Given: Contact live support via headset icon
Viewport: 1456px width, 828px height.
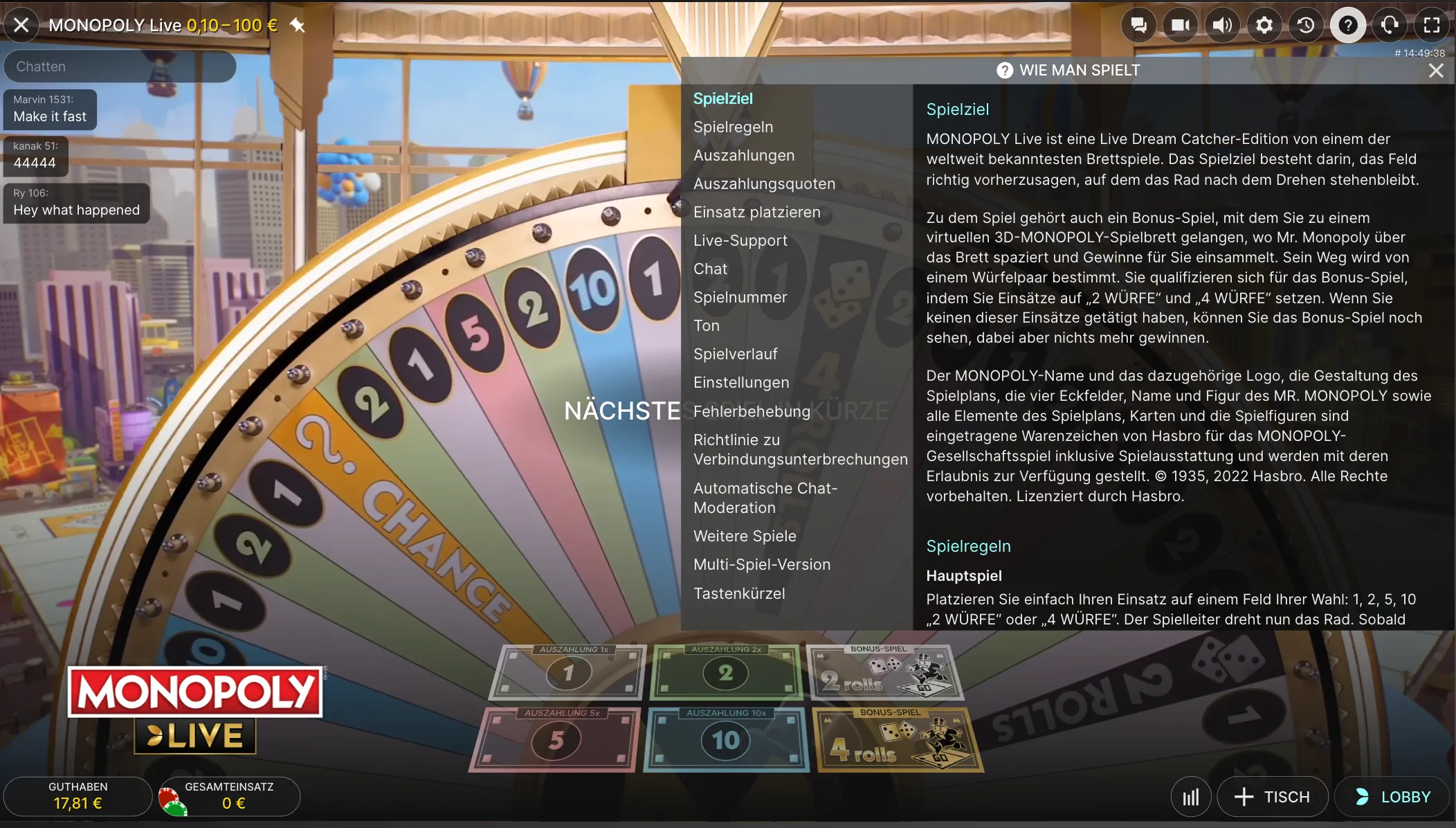Looking at the screenshot, I should tap(1391, 24).
